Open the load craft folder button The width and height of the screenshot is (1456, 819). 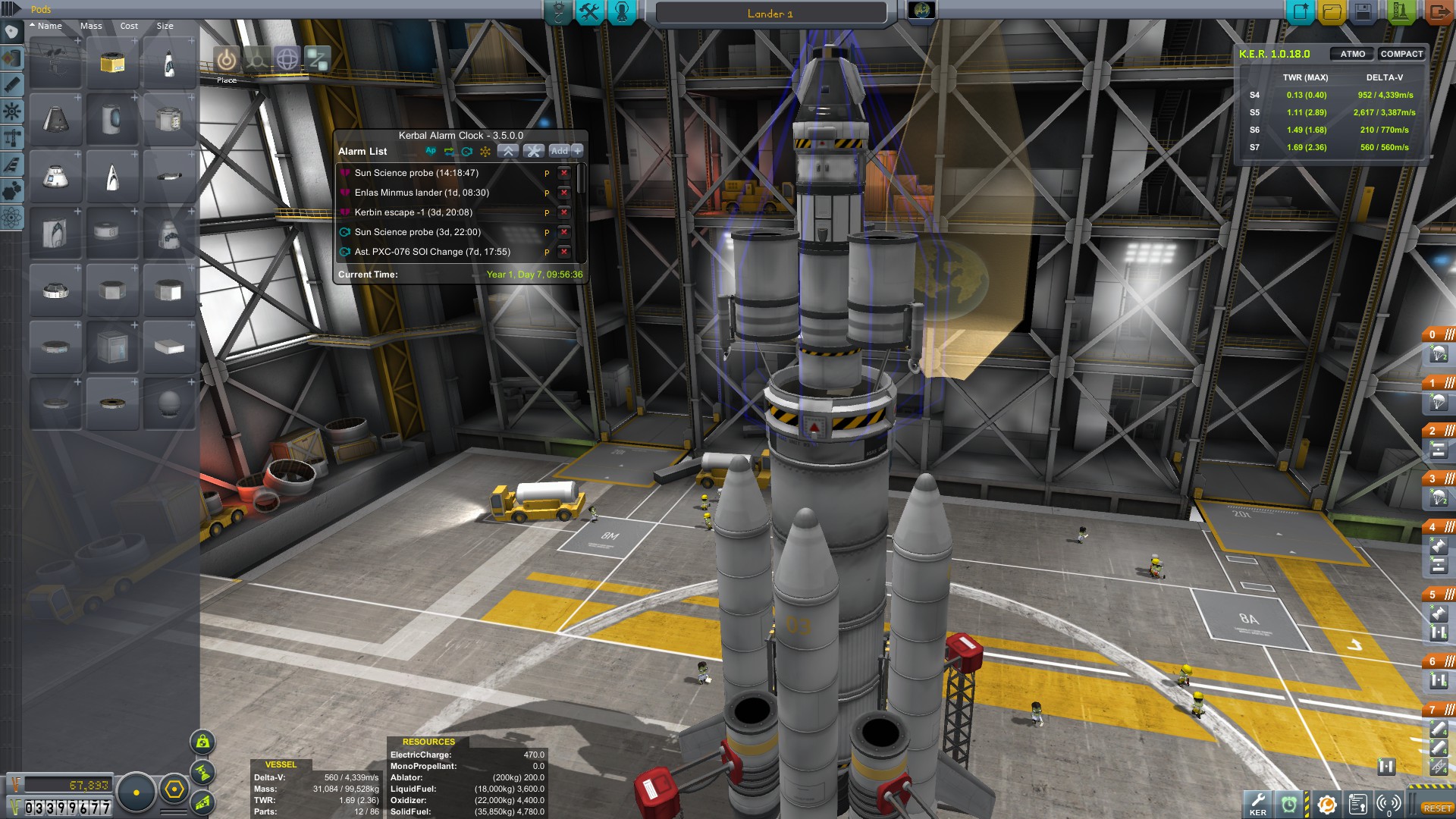tap(1332, 12)
